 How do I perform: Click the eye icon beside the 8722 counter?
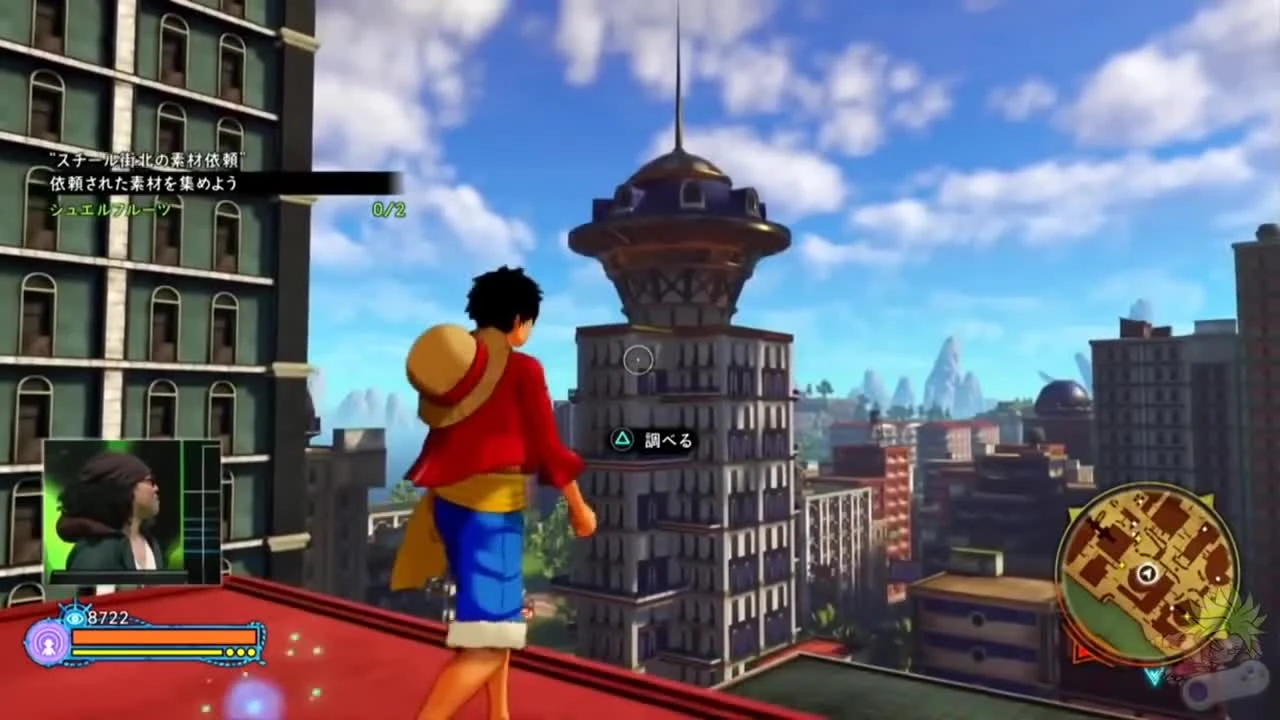75,618
